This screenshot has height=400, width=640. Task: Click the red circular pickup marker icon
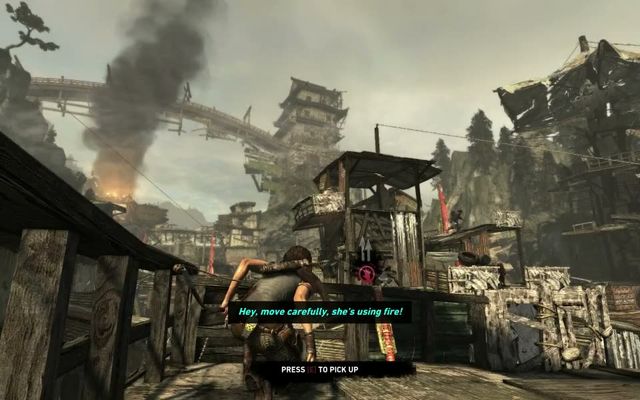click(367, 272)
